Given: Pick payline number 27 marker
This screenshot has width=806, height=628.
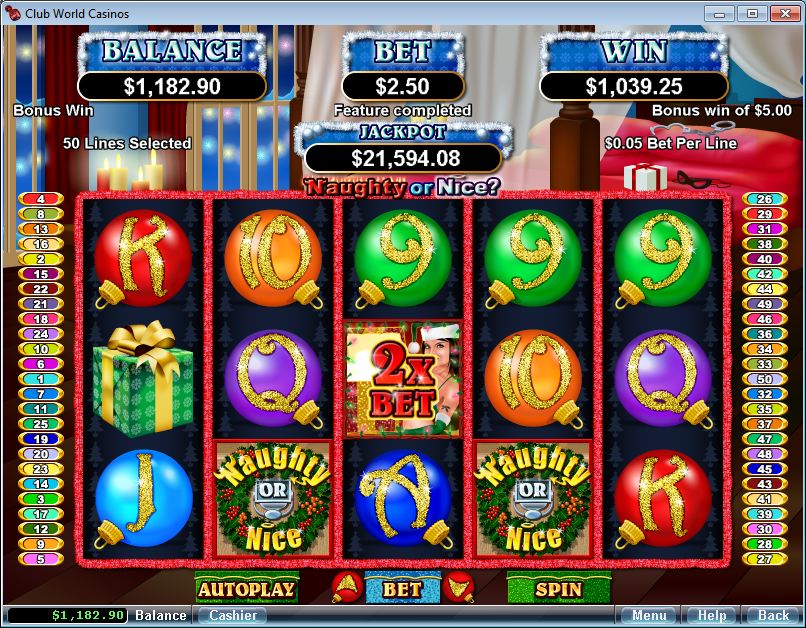Looking at the screenshot, I should [x=764, y=559].
